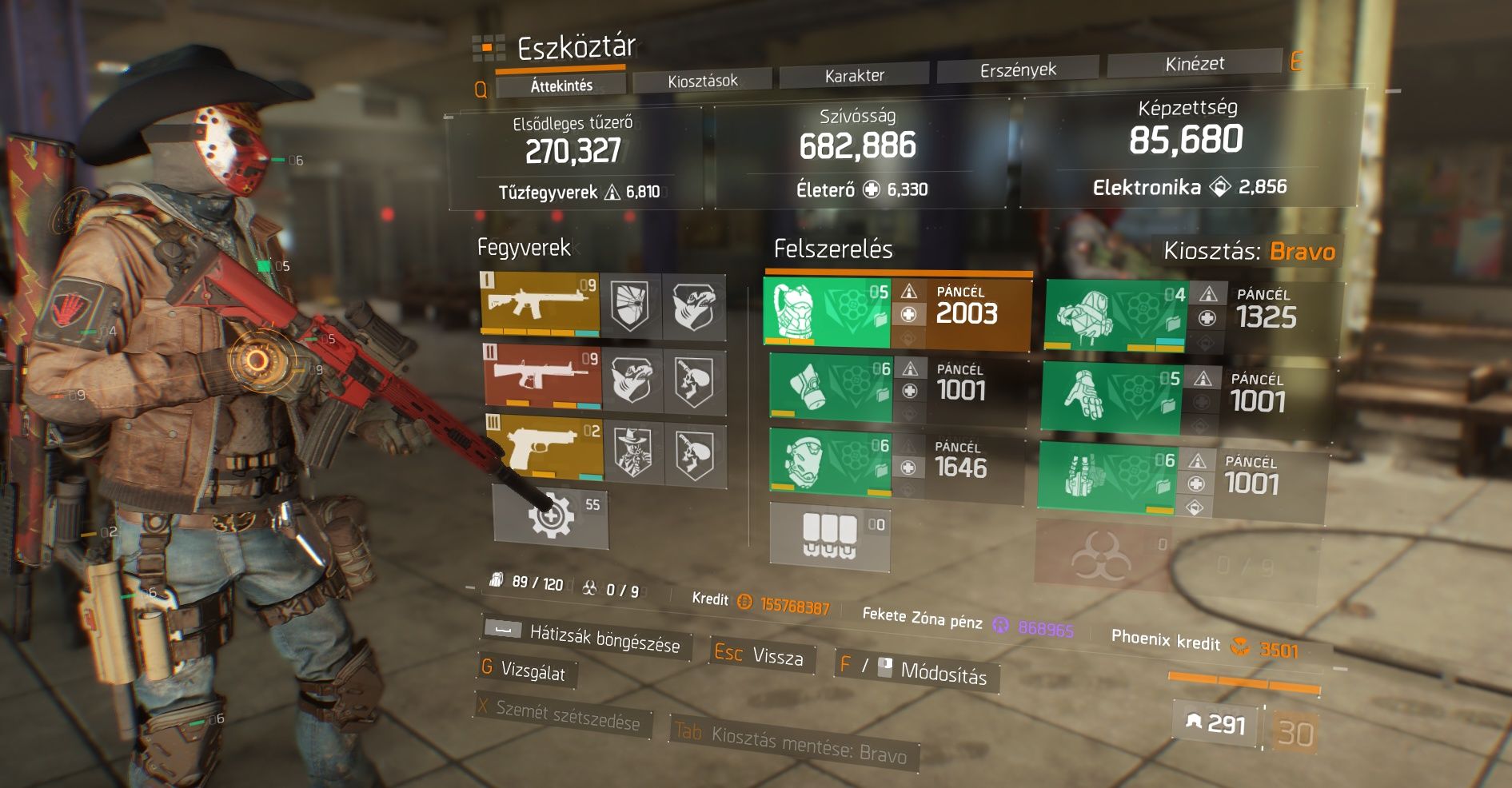Show the Erszények tab

[1017, 70]
